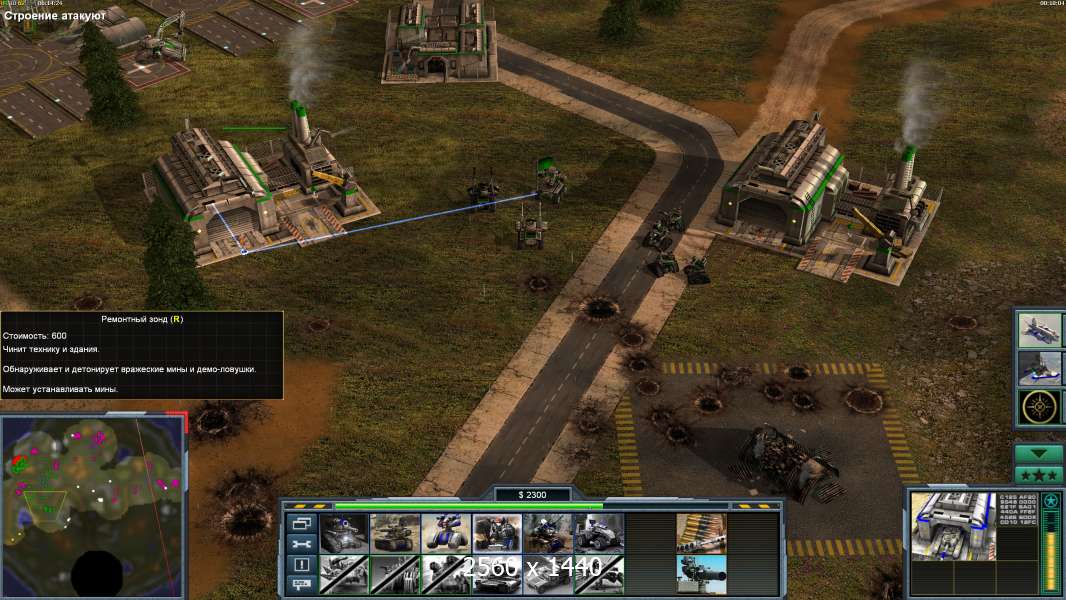
Task: Activate the wrench repair button
Action: [x=301, y=543]
